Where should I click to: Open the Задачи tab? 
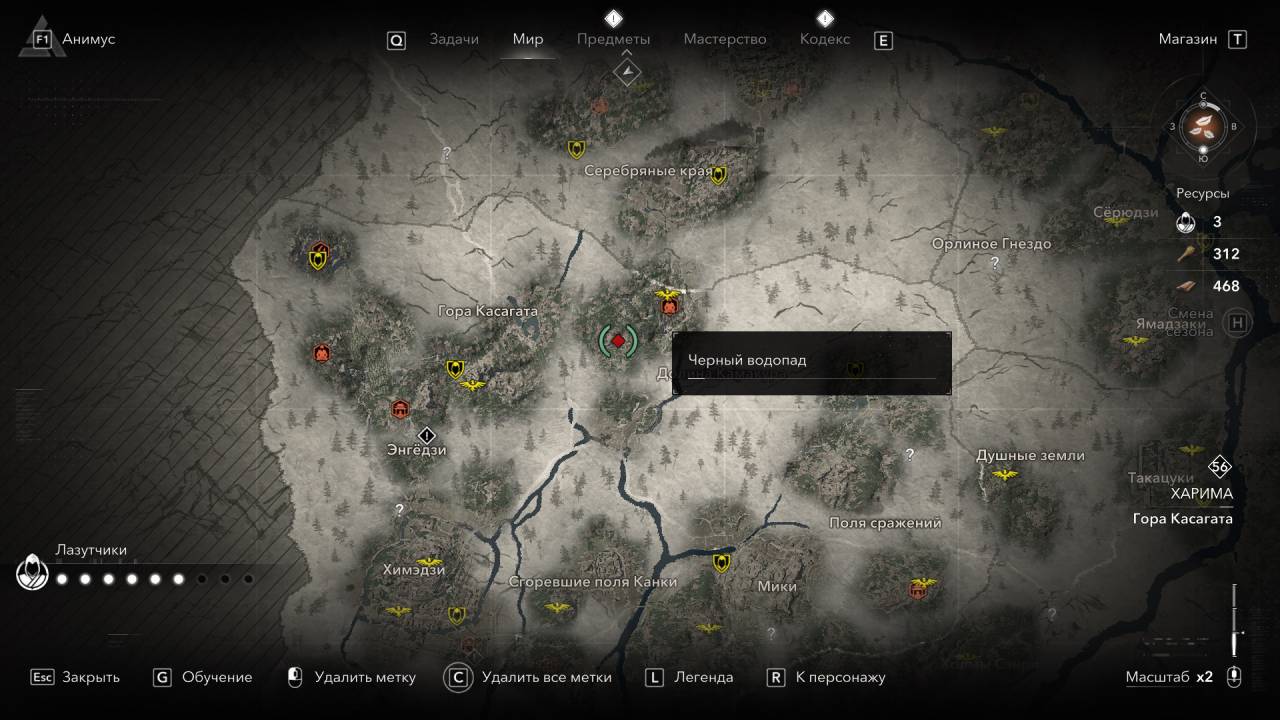(453, 39)
